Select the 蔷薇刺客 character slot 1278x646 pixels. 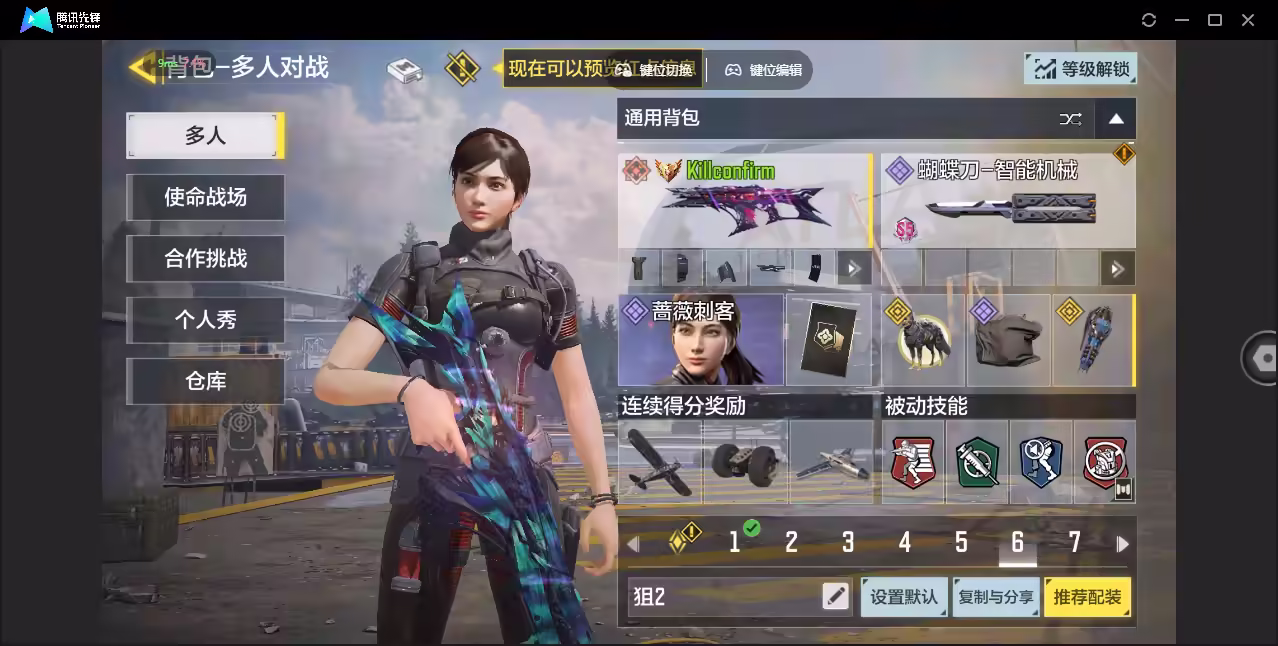[x=700, y=340]
